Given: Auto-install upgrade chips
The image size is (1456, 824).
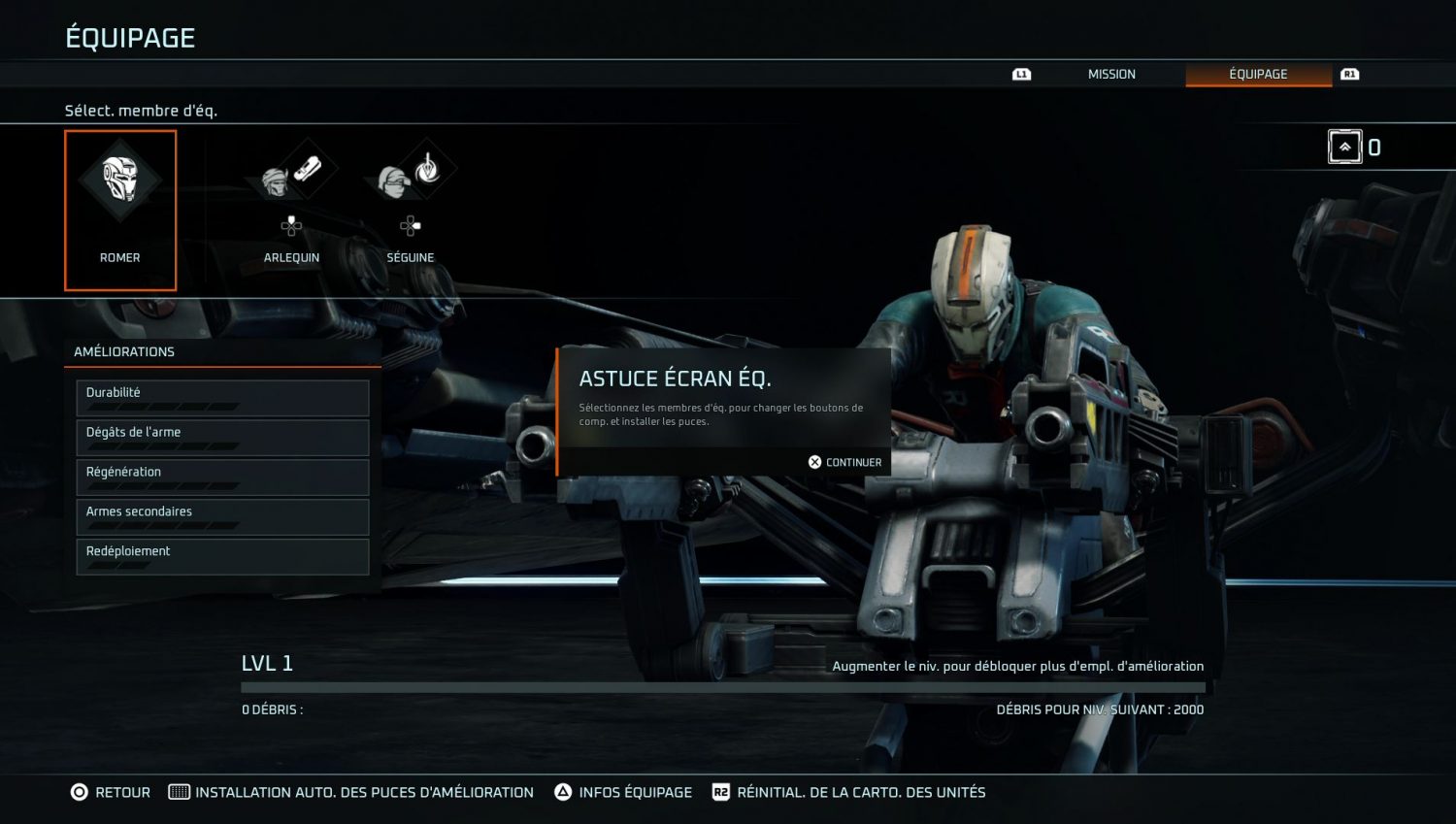Looking at the screenshot, I should click(x=351, y=792).
